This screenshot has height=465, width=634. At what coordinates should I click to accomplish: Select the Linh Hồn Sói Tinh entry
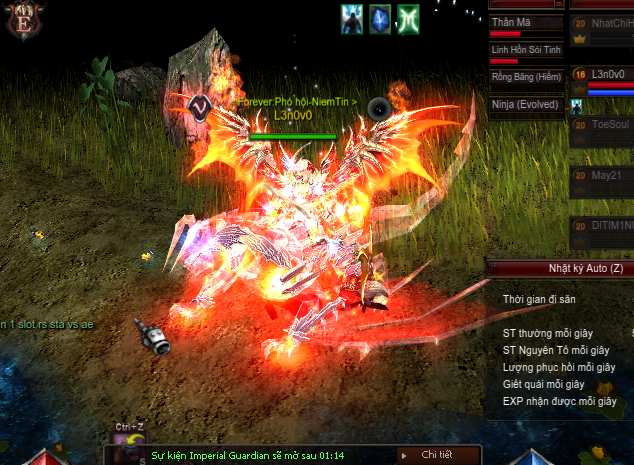click(x=524, y=50)
